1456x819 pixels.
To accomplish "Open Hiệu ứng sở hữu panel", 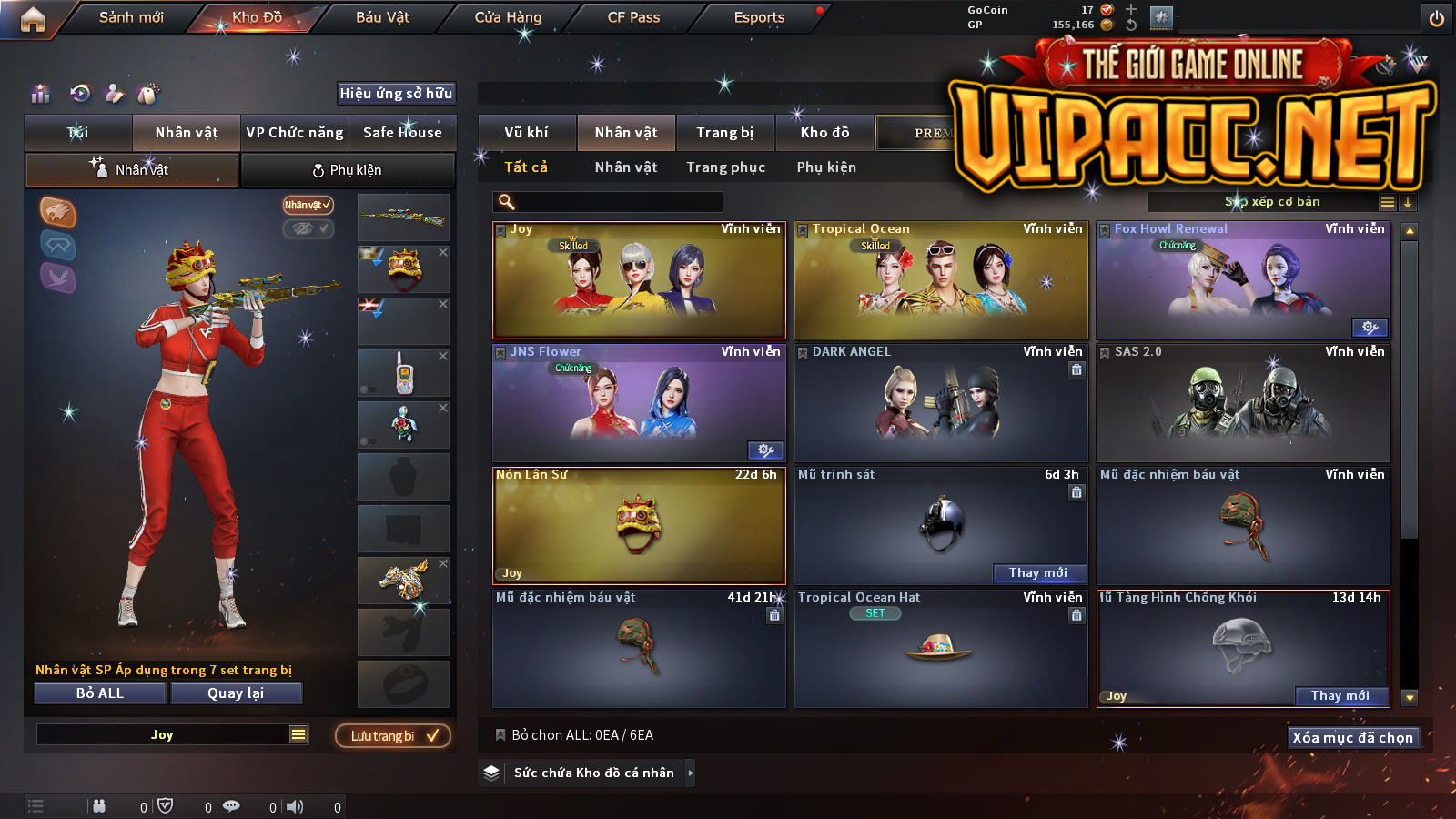I will (x=396, y=93).
